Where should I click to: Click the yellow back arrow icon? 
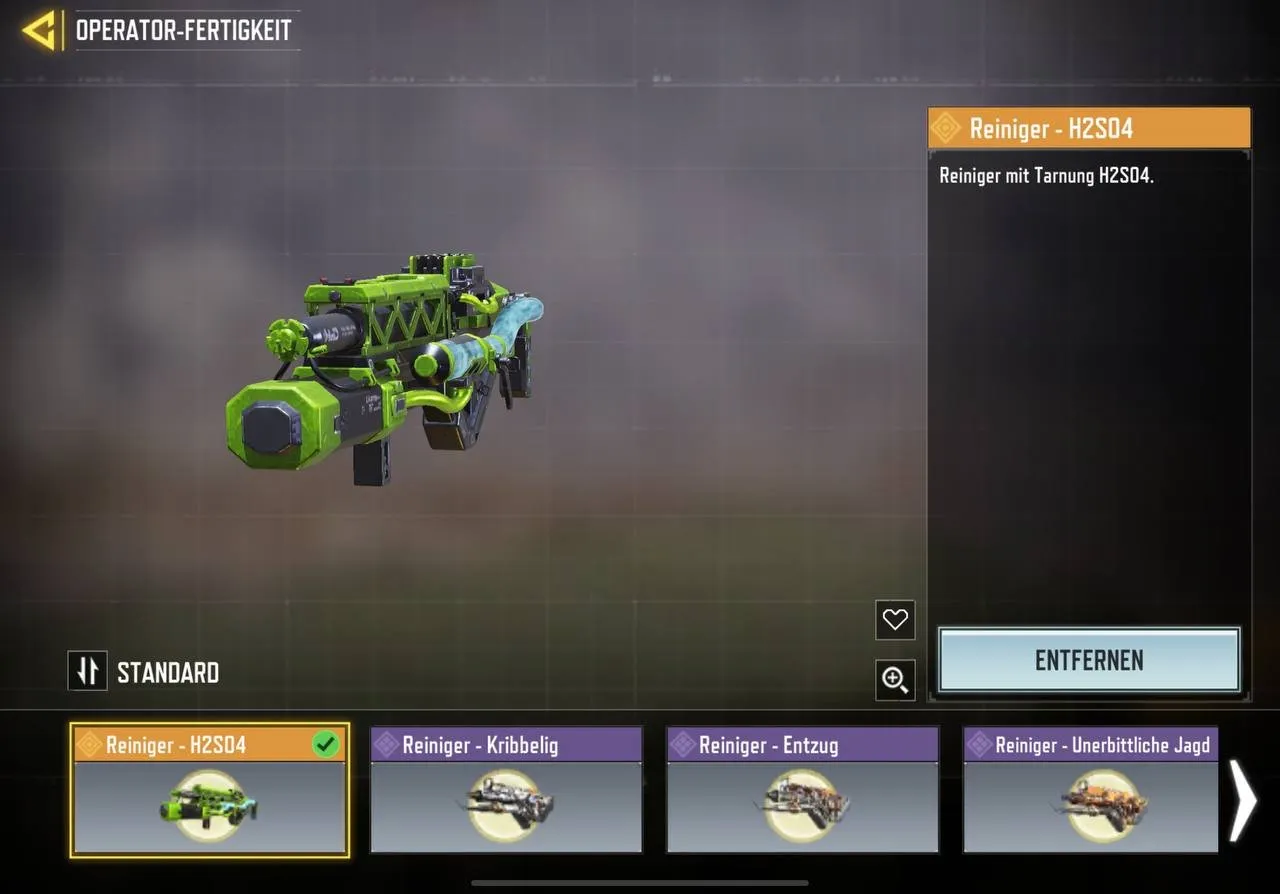click(38, 30)
